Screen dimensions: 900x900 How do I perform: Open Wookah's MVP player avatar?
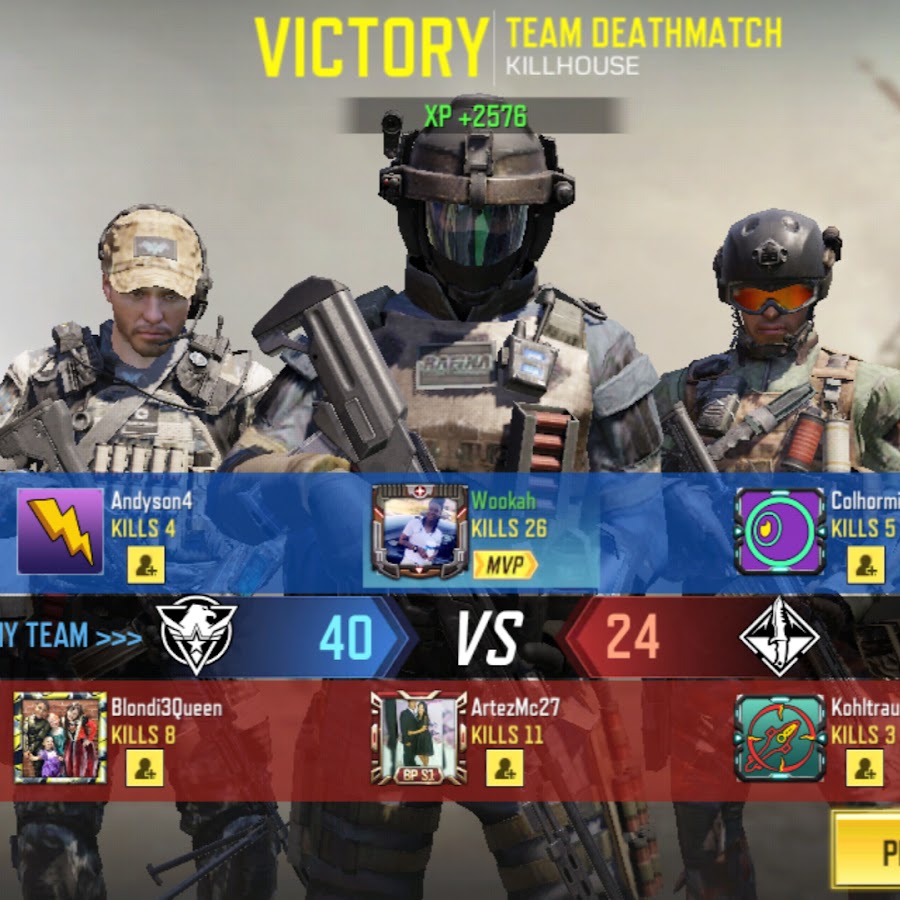(x=419, y=532)
